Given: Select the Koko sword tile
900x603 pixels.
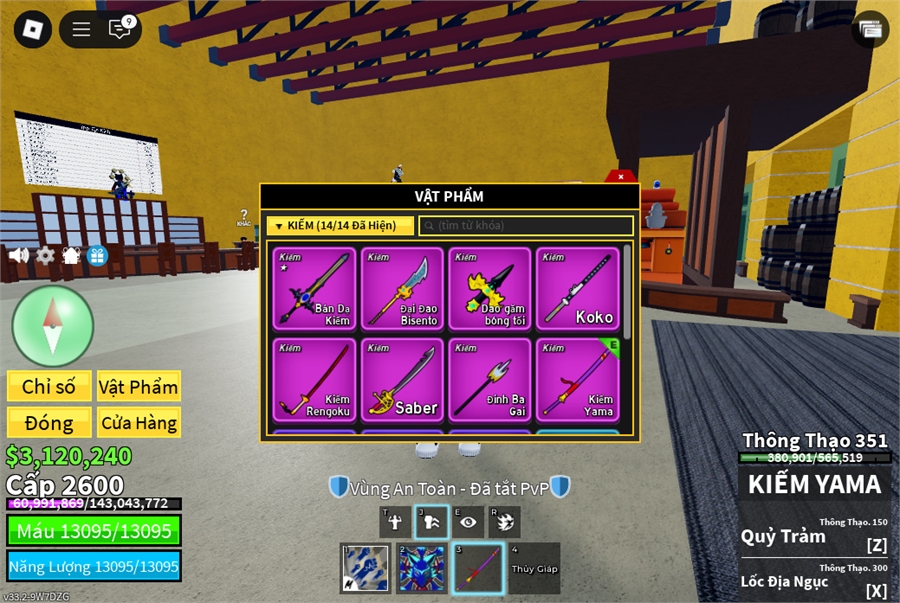Looking at the screenshot, I should 578,289.
